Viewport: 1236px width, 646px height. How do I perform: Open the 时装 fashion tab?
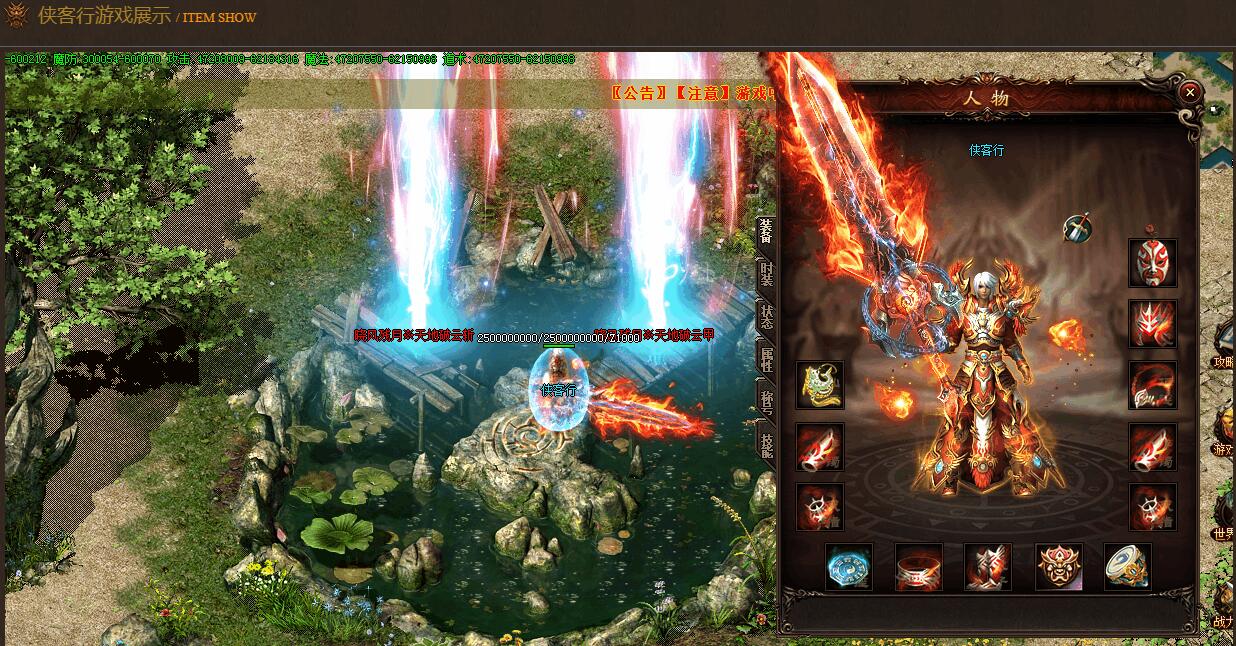pyautogui.click(x=765, y=273)
